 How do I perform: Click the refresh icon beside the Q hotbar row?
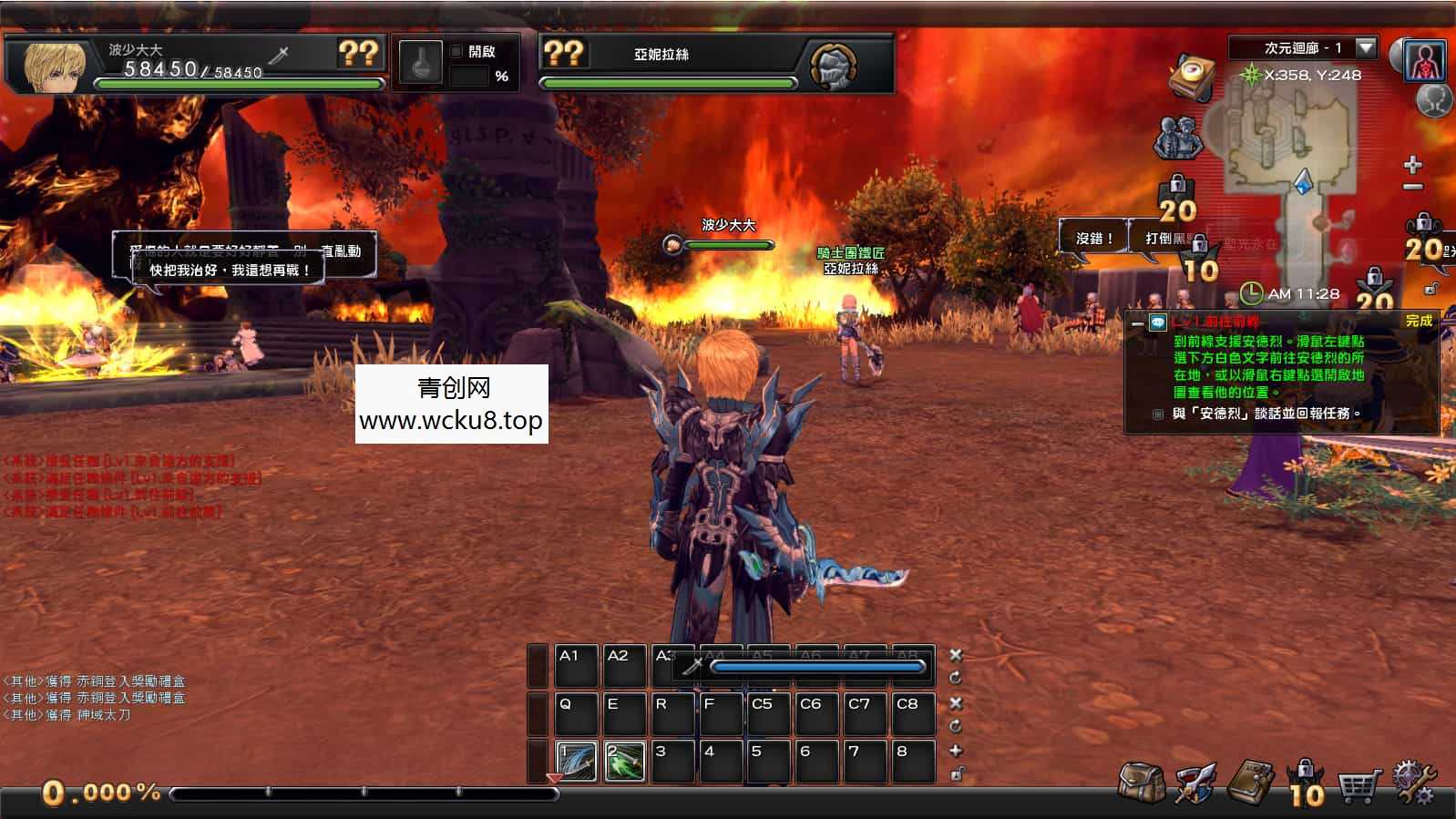click(955, 725)
